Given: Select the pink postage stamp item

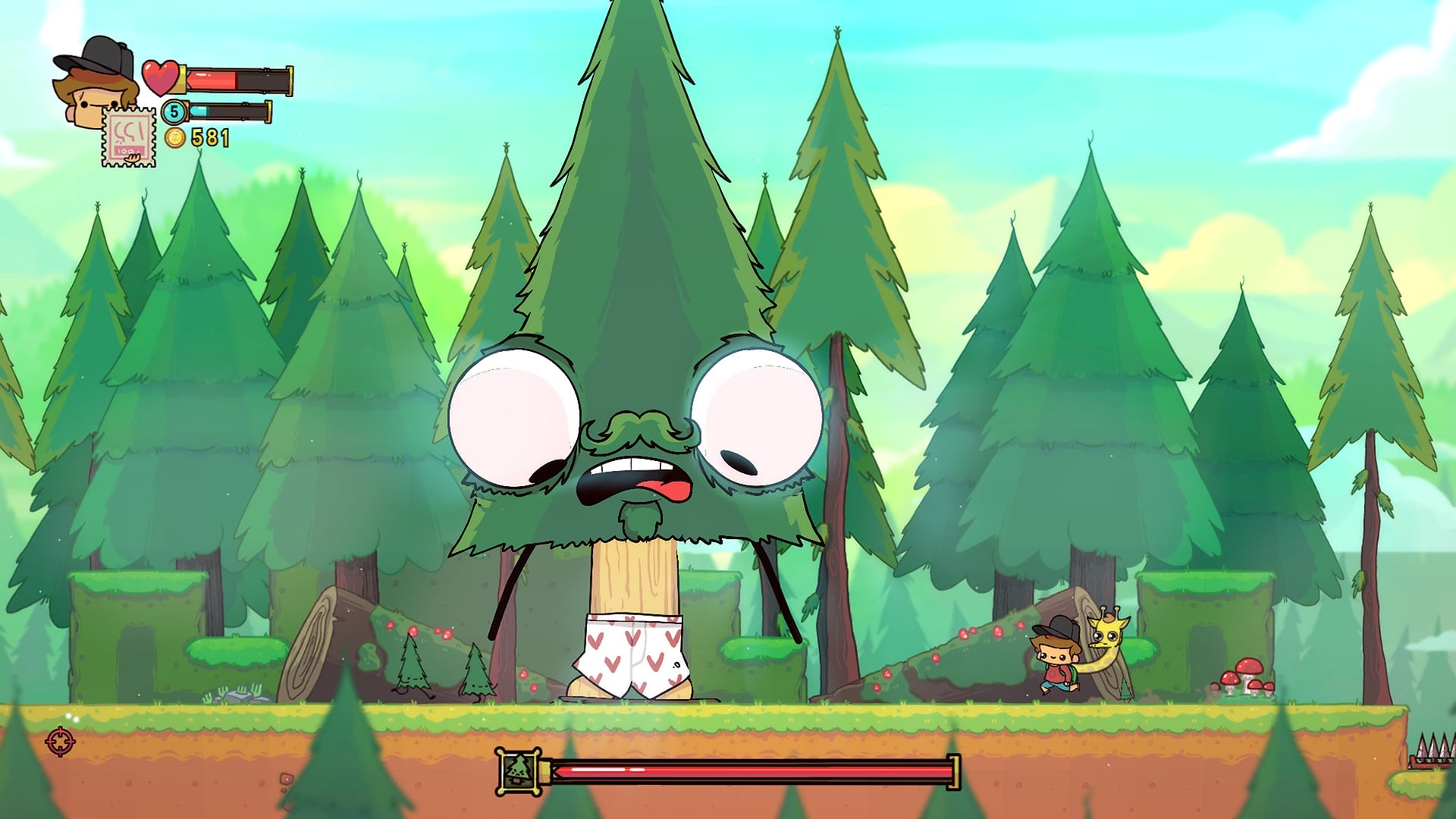Looking at the screenshot, I should coord(129,137).
